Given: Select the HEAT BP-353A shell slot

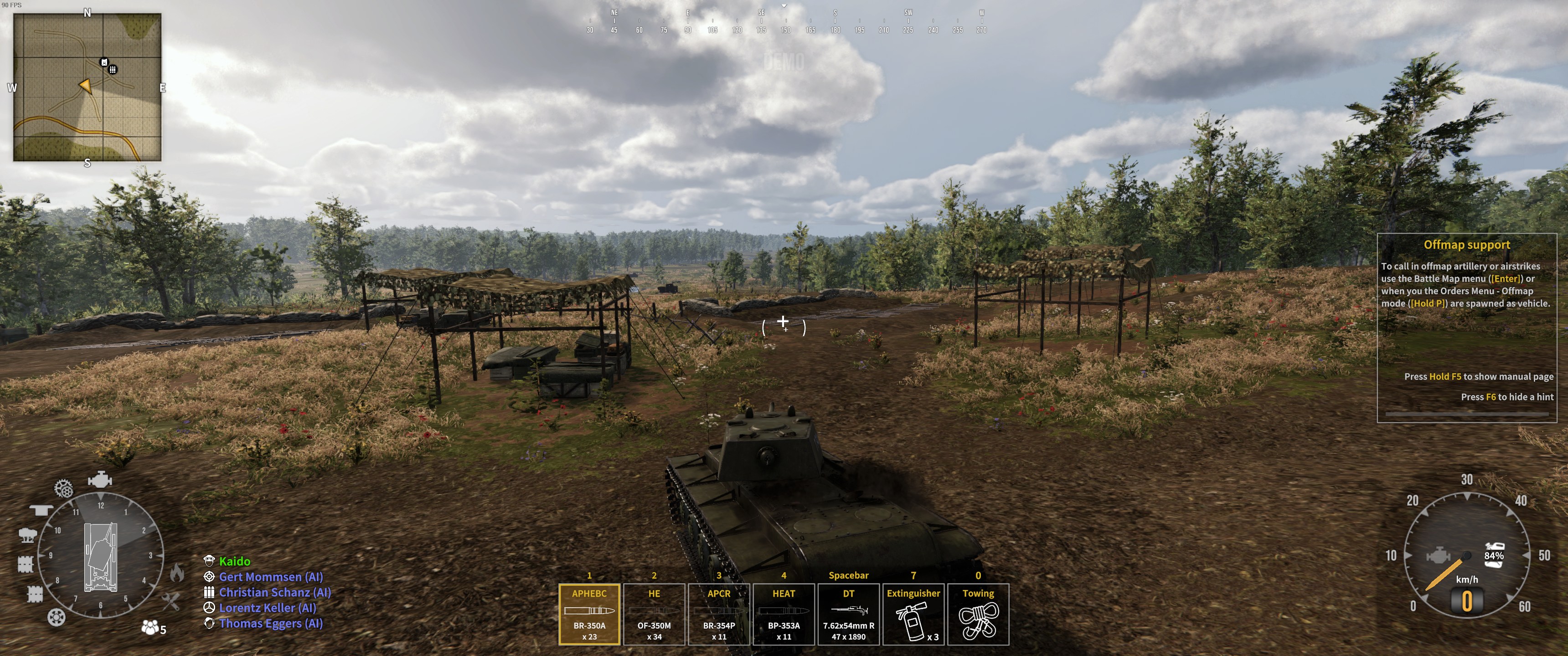Looking at the screenshot, I should coord(784,614).
